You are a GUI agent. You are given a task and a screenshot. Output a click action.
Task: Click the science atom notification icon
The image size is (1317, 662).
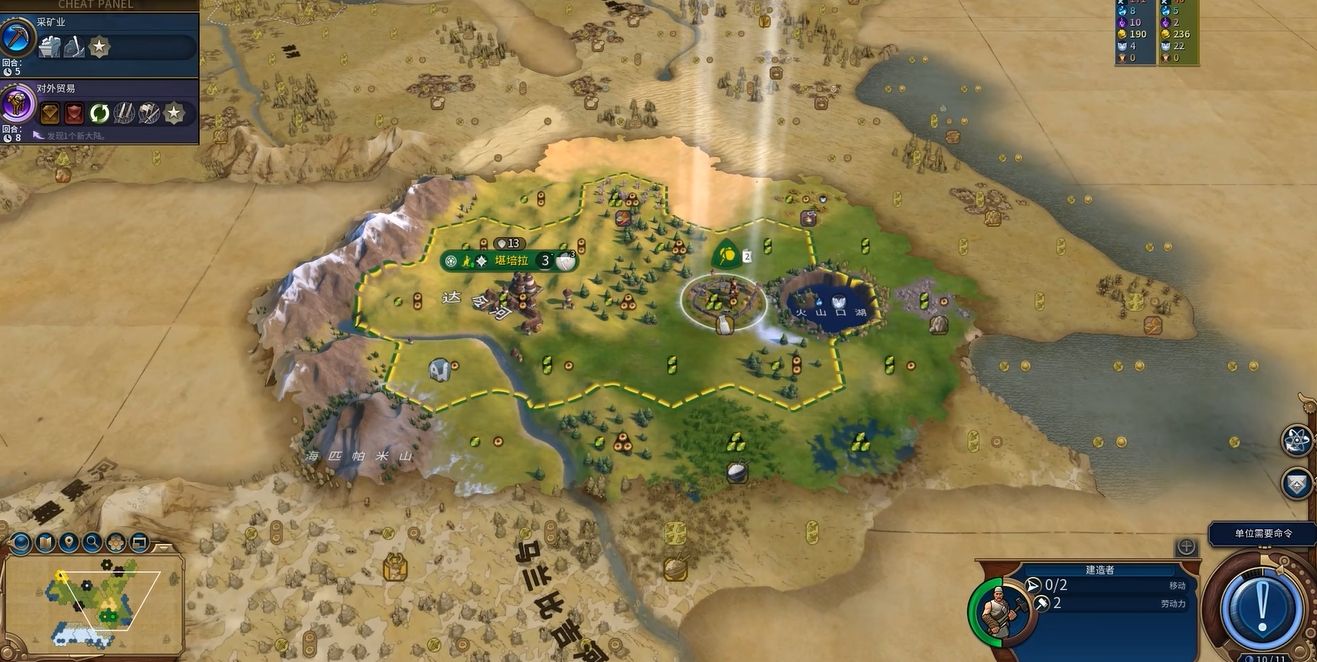pos(1297,439)
